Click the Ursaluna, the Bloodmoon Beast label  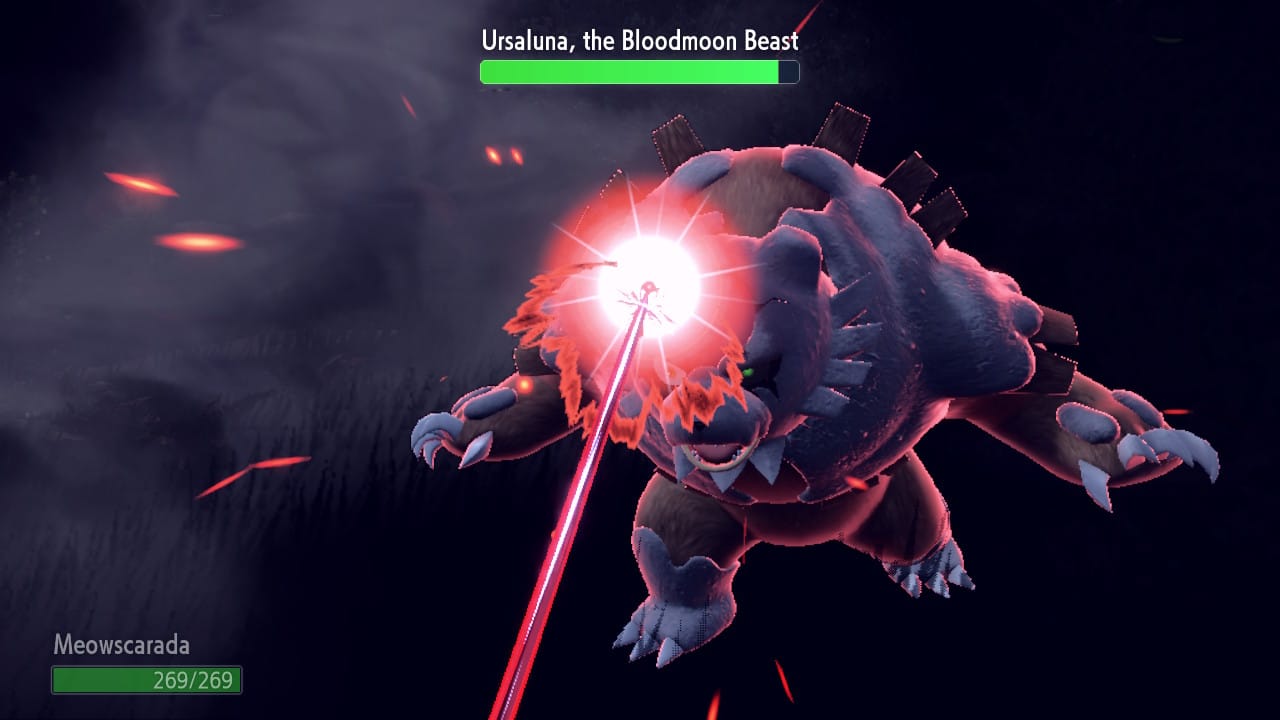pyautogui.click(x=639, y=41)
